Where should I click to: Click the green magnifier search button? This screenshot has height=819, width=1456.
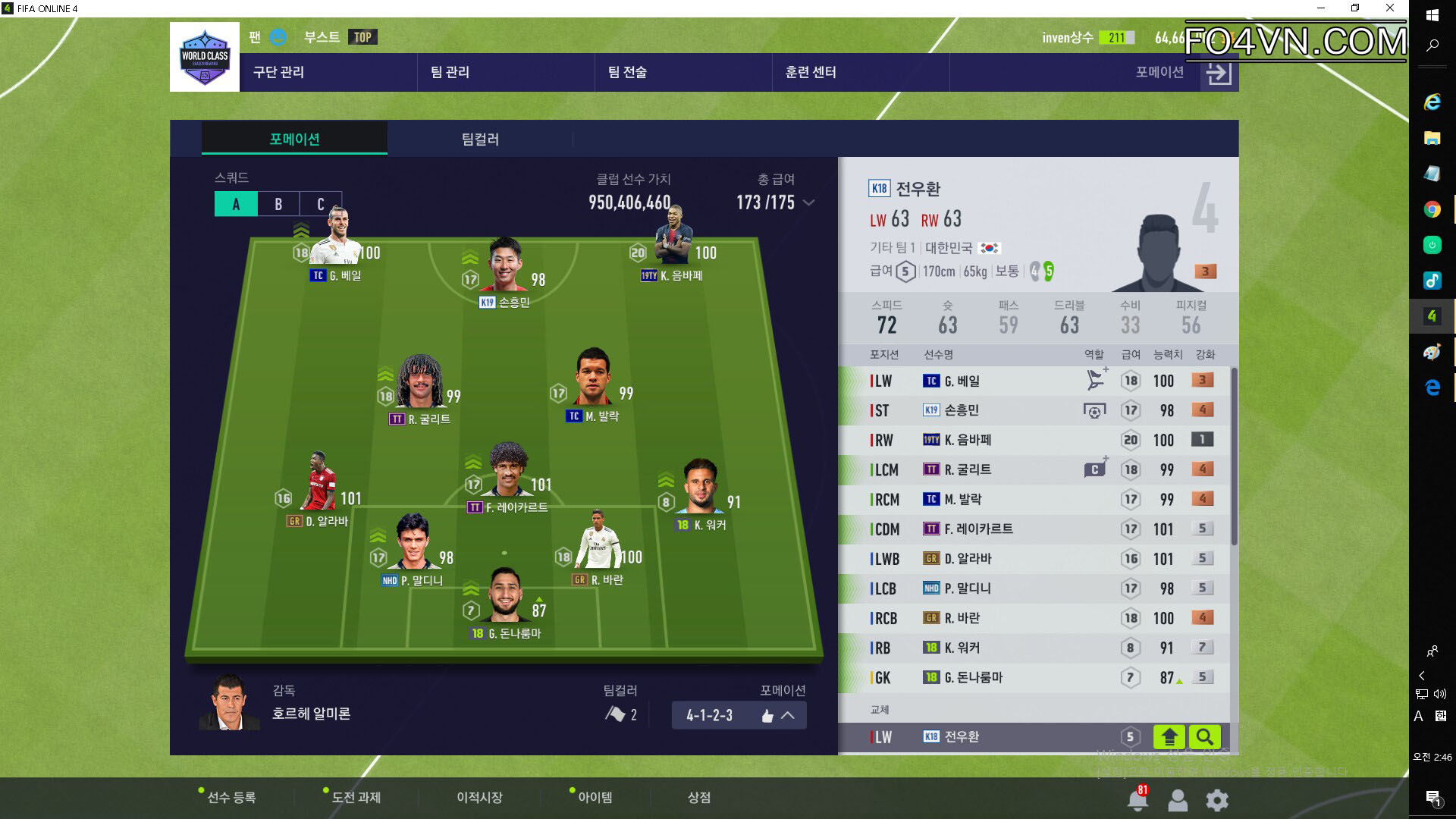click(1204, 736)
